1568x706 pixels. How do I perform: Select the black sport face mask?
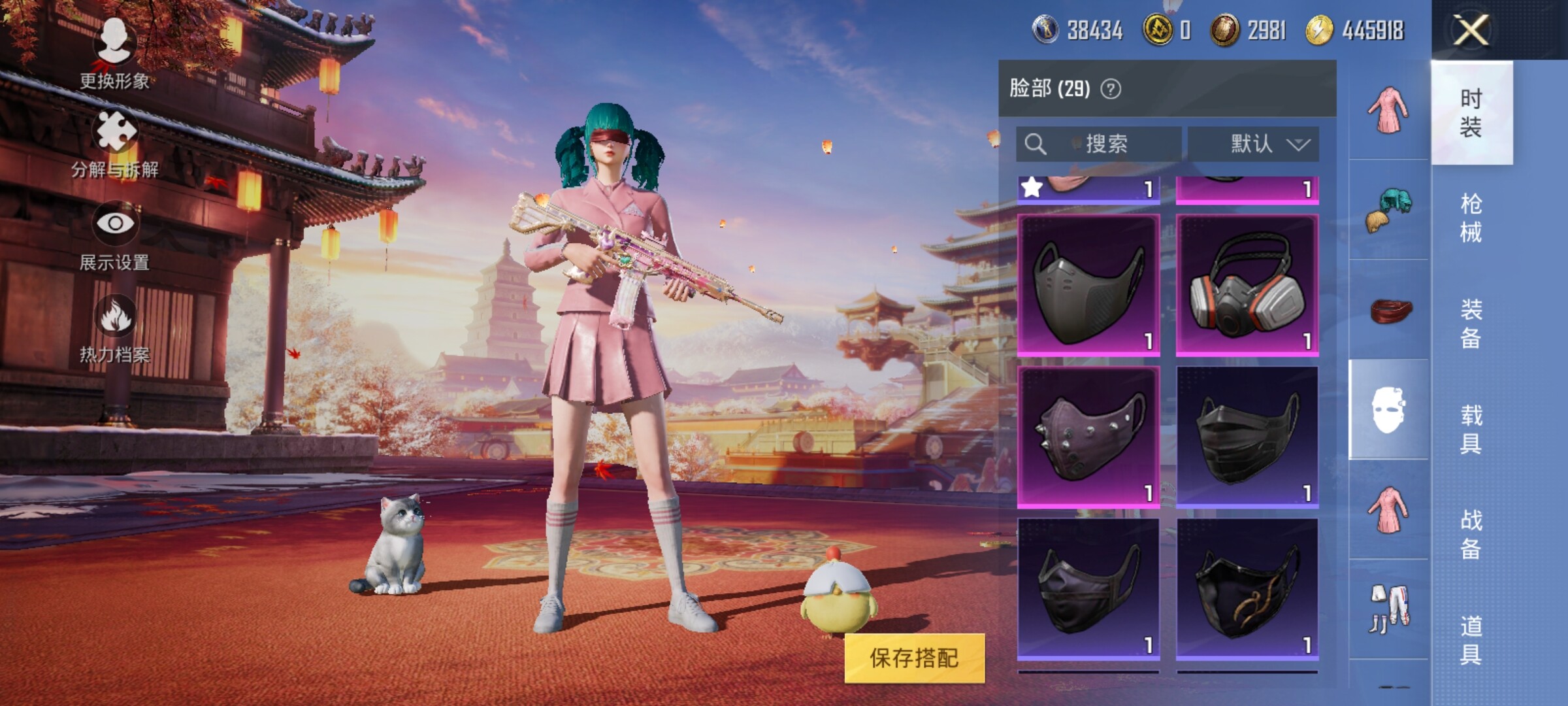(x=1088, y=285)
